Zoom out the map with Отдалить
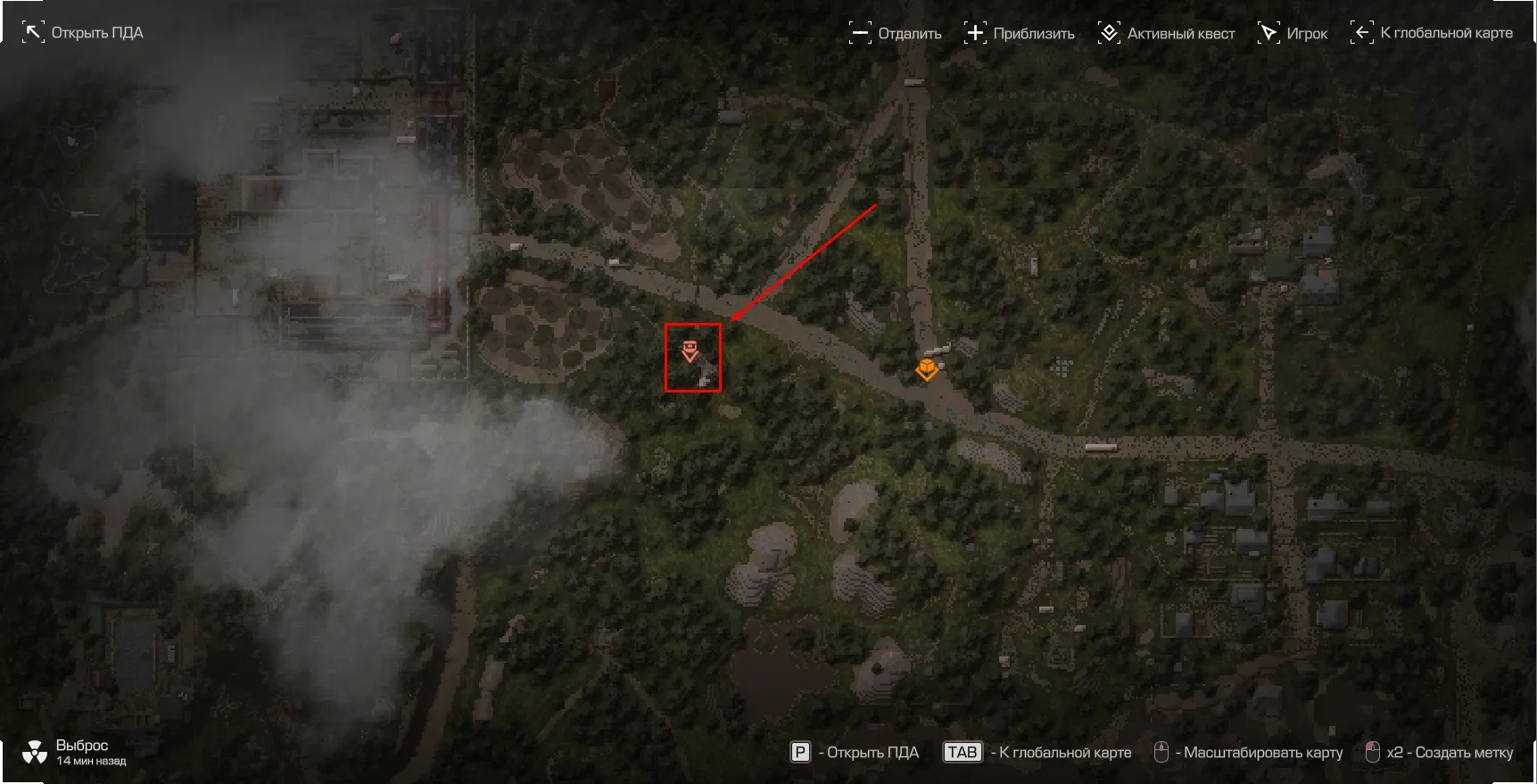The width and height of the screenshot is (1537, 784). 896,34
